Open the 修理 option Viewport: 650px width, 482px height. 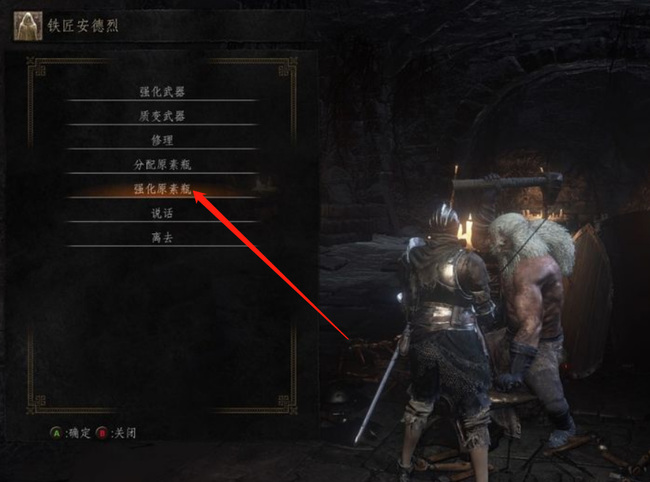coord(161,139)
